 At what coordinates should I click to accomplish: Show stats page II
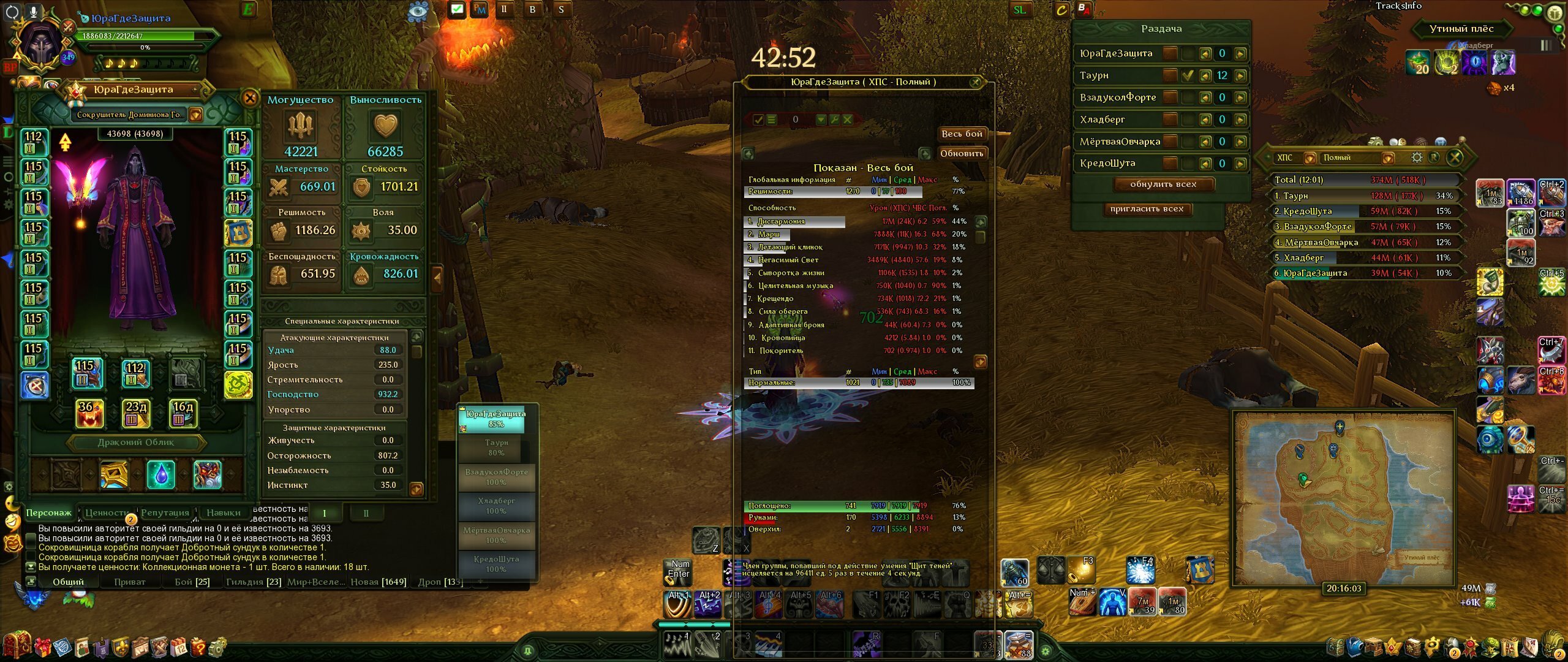coord(366,513)
